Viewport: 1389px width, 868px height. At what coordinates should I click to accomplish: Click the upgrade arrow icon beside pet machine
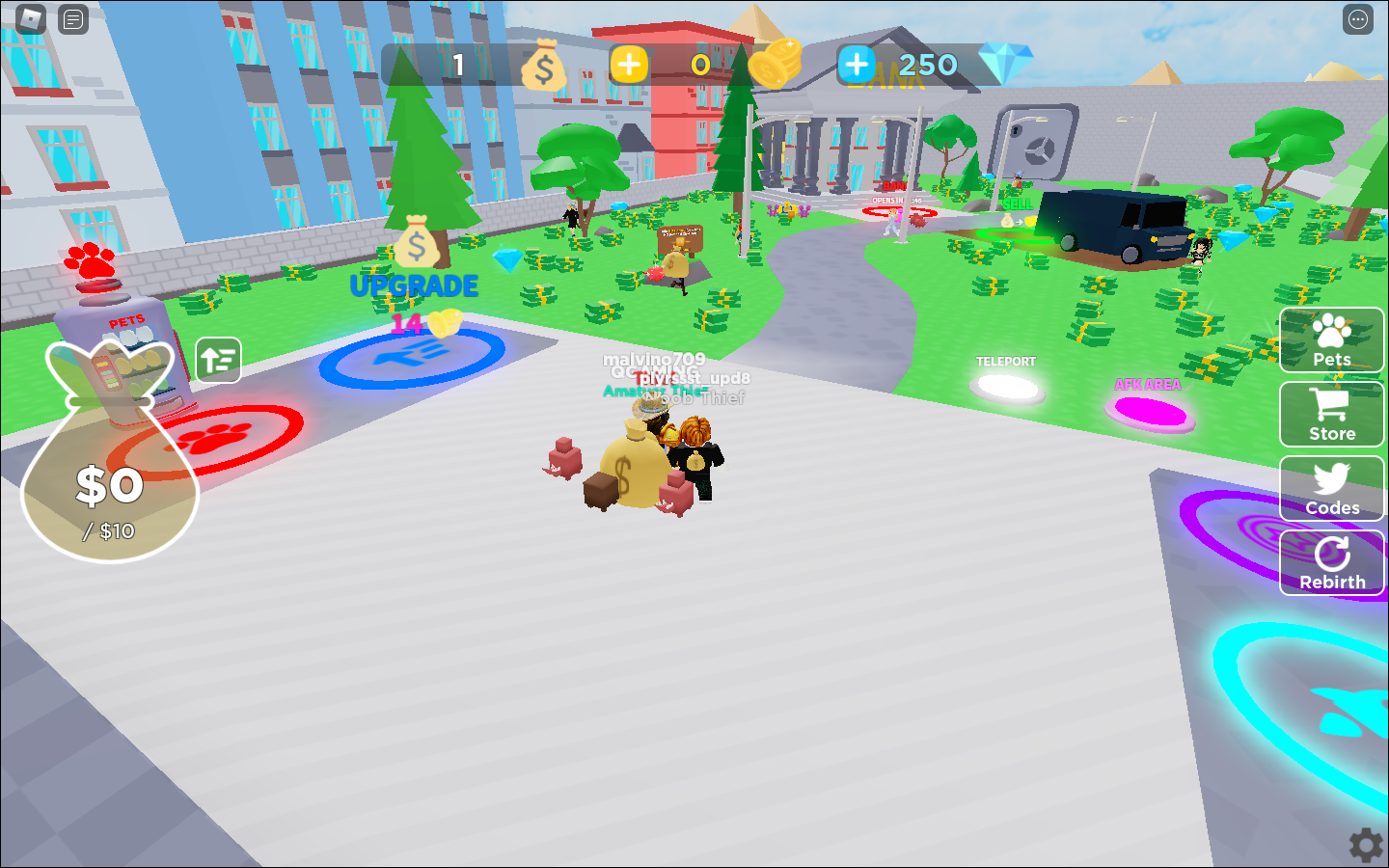coord(218,359)
